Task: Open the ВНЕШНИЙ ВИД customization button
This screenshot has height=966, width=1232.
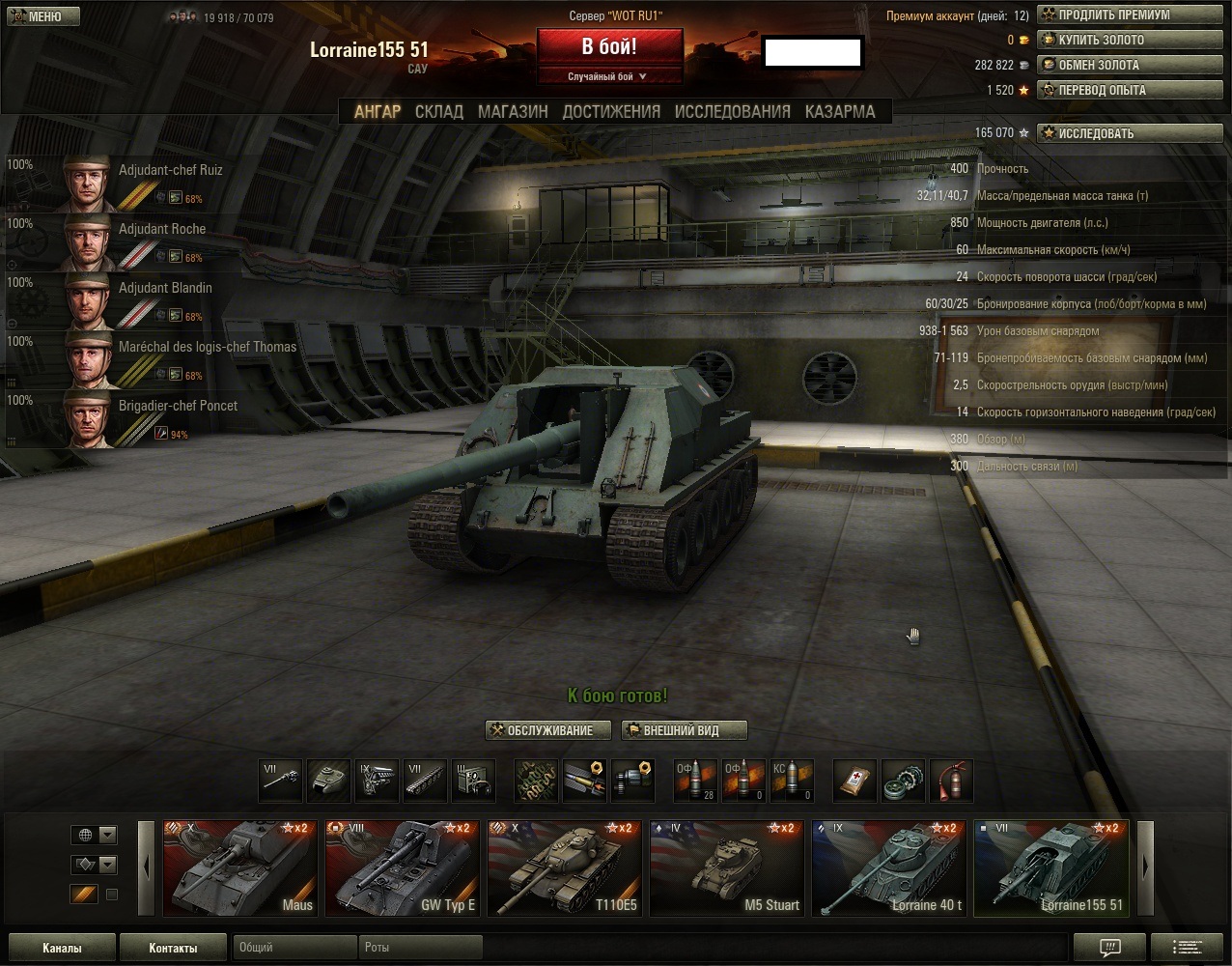Action: (684, 730)
